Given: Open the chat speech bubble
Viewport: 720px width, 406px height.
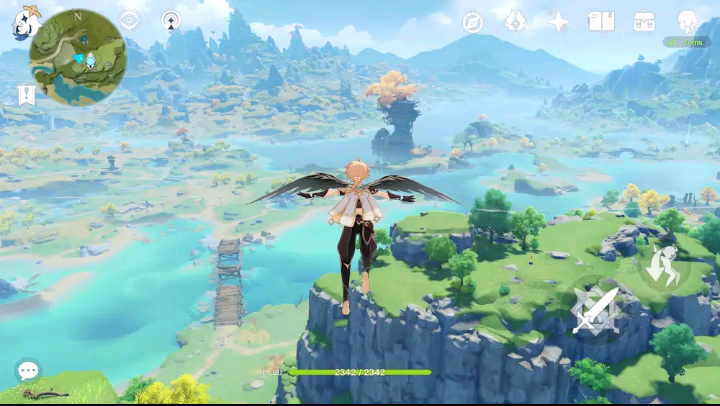Looking at the screenshot, I should click(28, 371).
